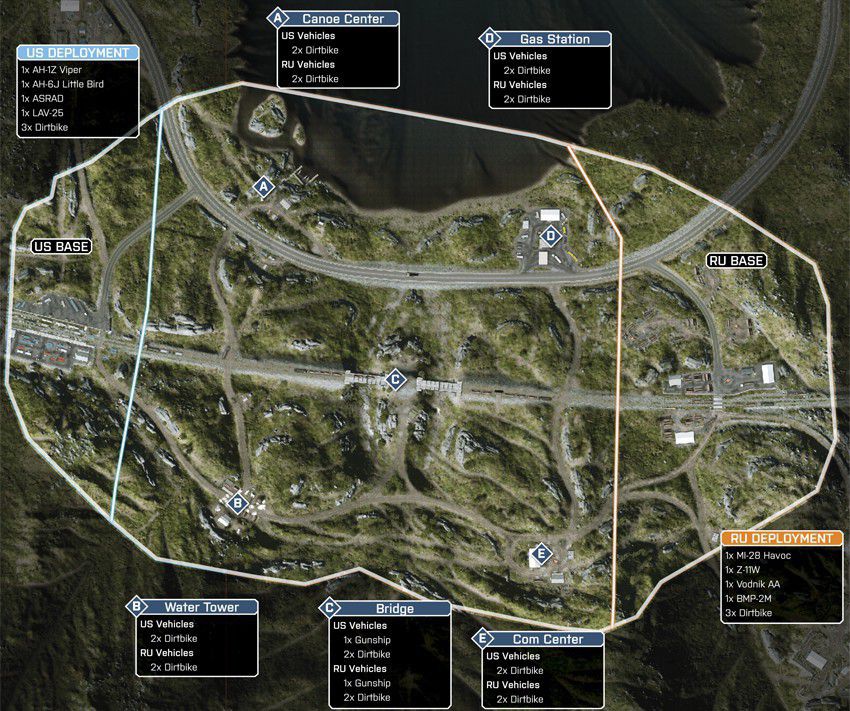Image resolution: width=850 pixels, height=711 pixels.
Task: Click capture point E marker on map
Action: pos(541,554)
